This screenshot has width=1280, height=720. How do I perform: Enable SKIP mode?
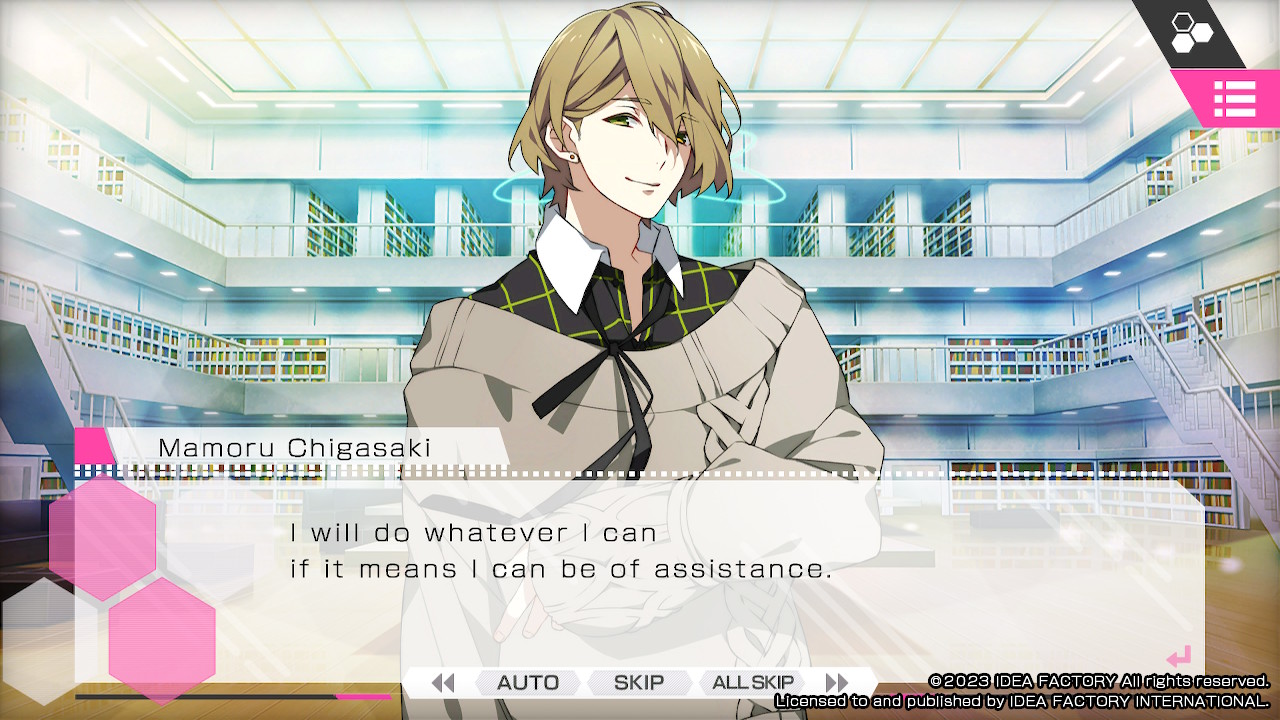coord(638,683)
